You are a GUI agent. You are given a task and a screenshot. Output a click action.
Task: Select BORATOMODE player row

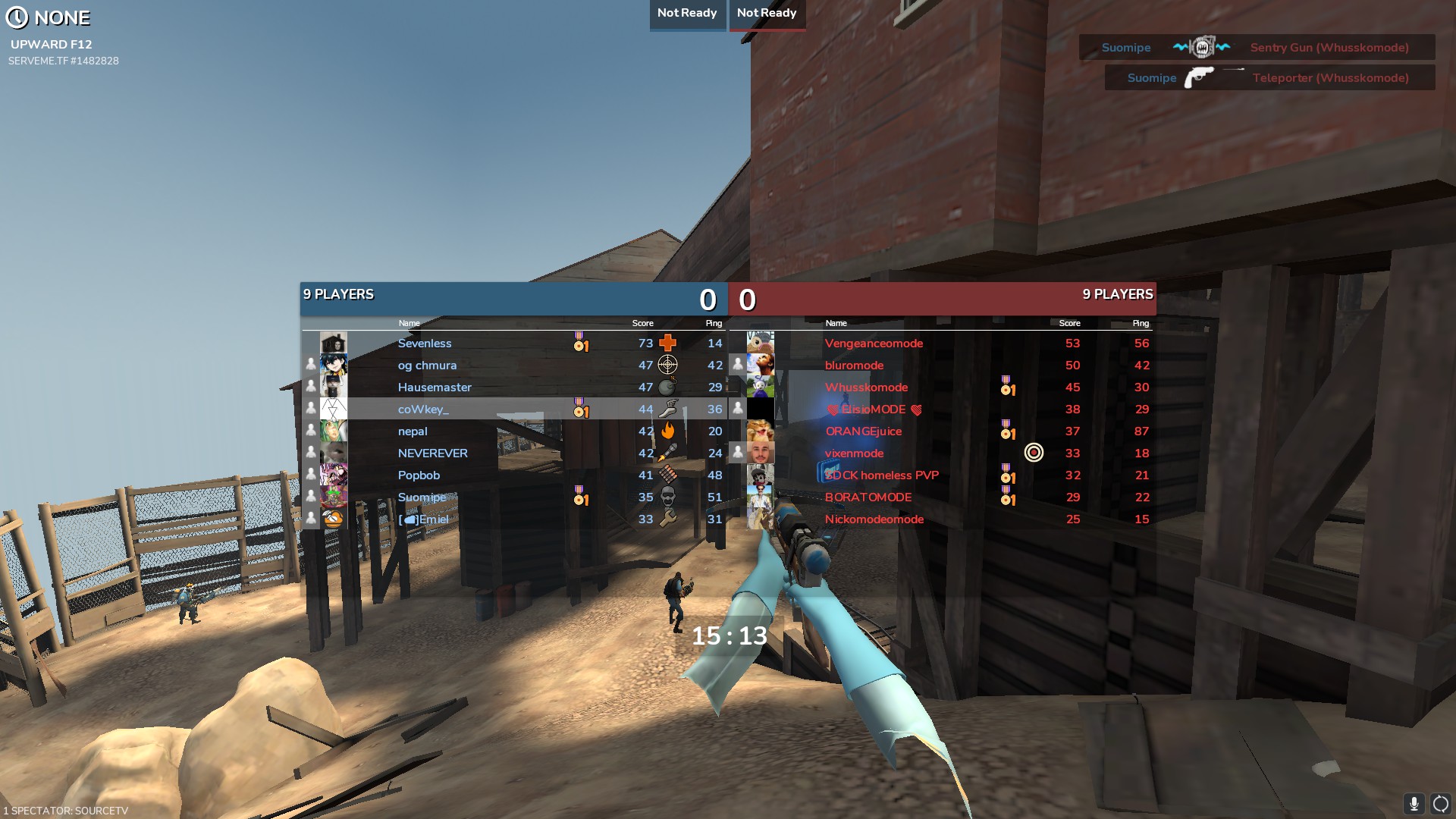[x=868, y=497]
